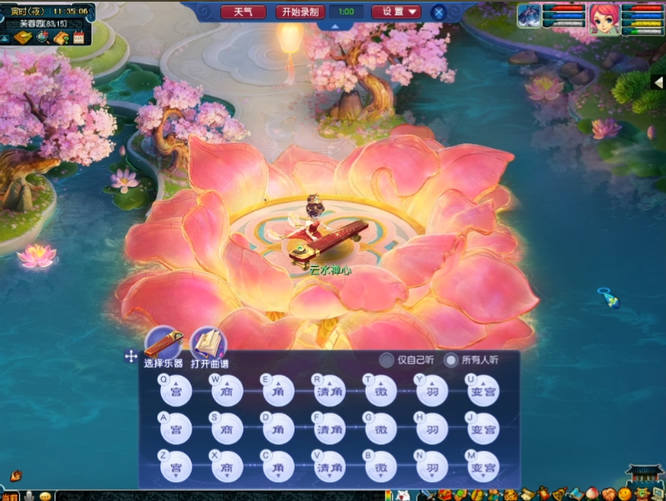666x501 pixels.
Task: Collapse the top toolbar with the arrow
Action: [x=333, y=27]
